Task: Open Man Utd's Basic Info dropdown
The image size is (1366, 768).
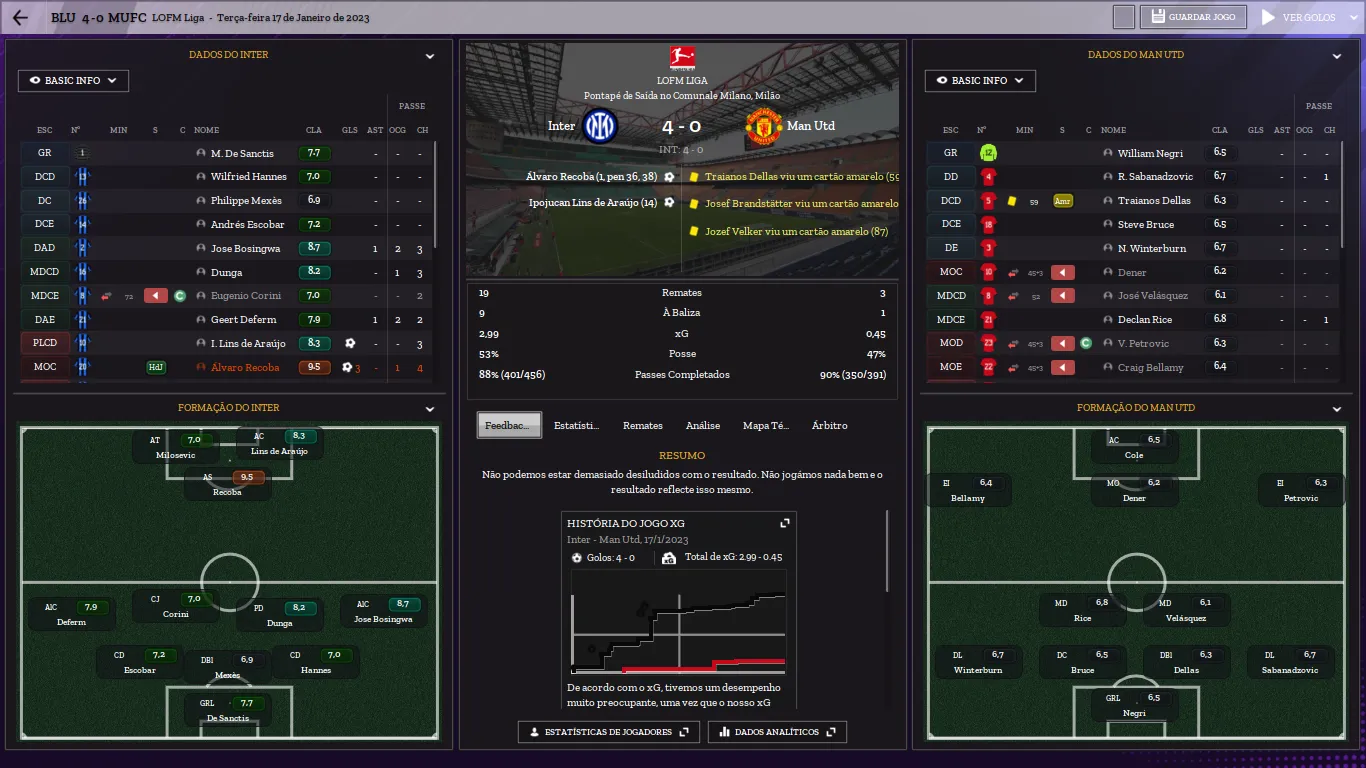Action: pyautogui.click(x=980, y=81)
